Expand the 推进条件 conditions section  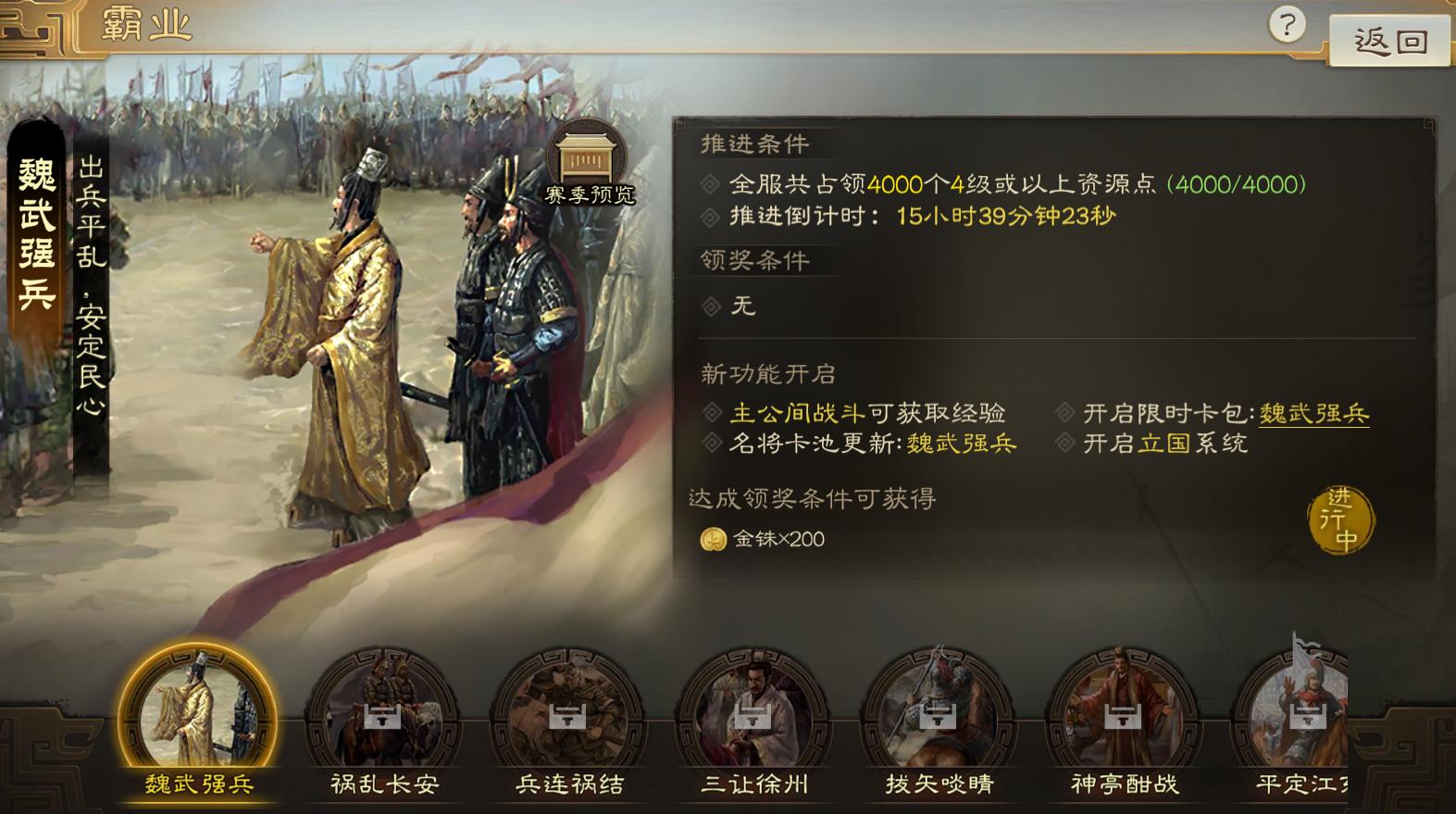[x=754, y=144]
